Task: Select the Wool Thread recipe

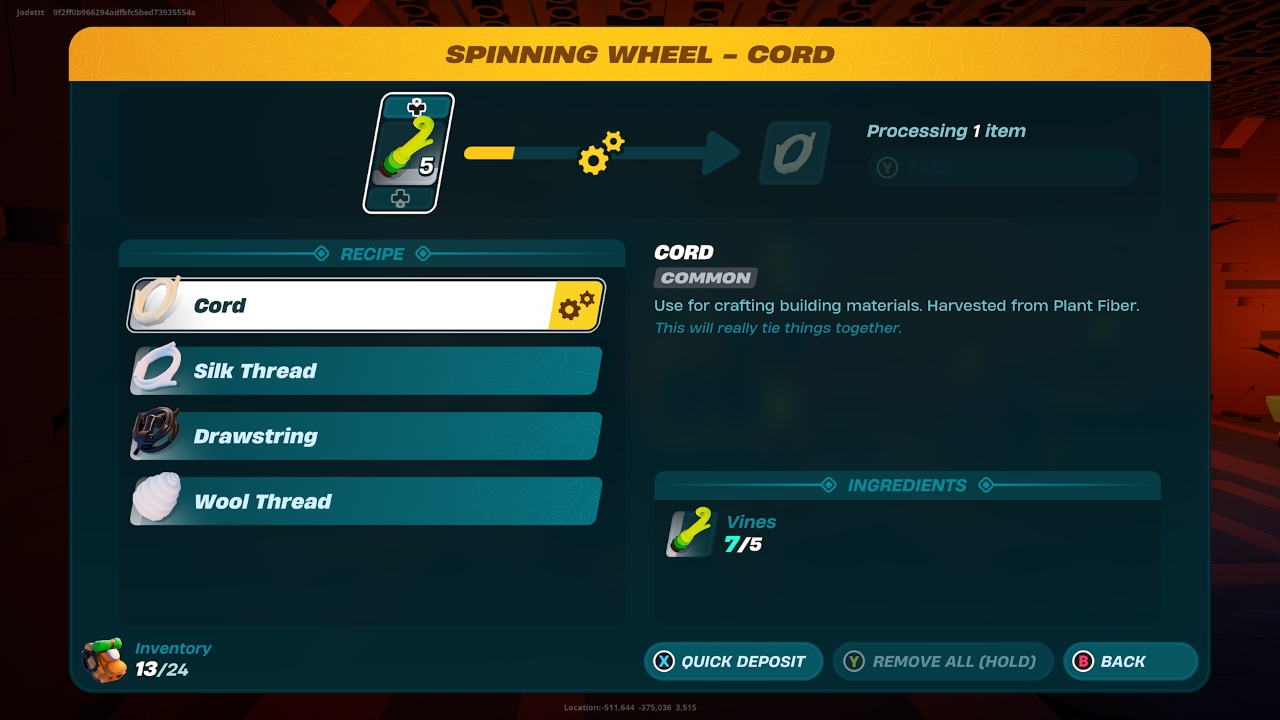Action: 366,501
